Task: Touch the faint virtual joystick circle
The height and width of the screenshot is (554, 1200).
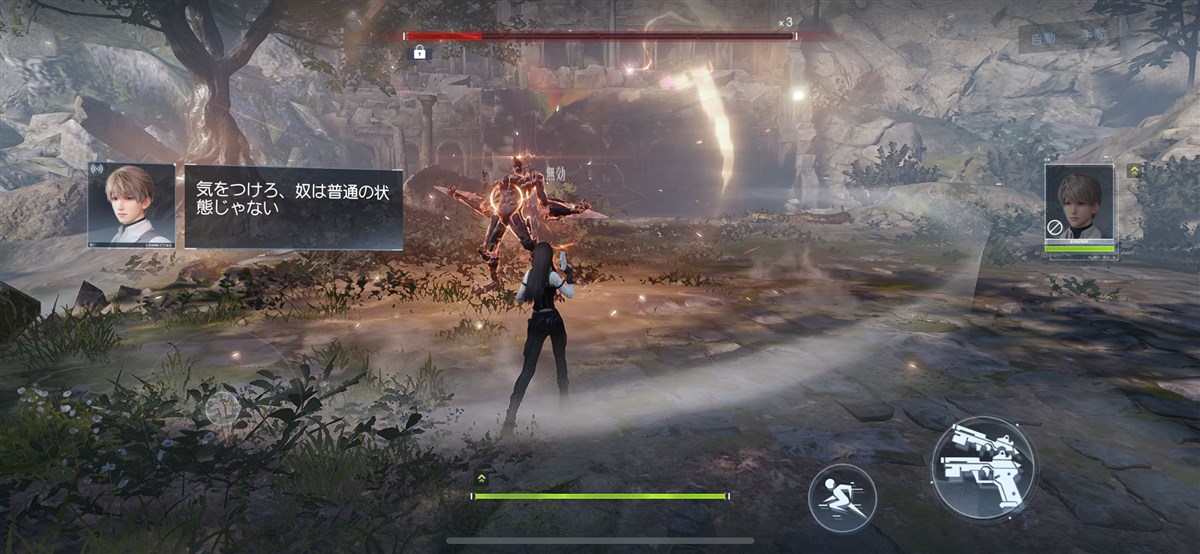Action: (x=222, y=407)
